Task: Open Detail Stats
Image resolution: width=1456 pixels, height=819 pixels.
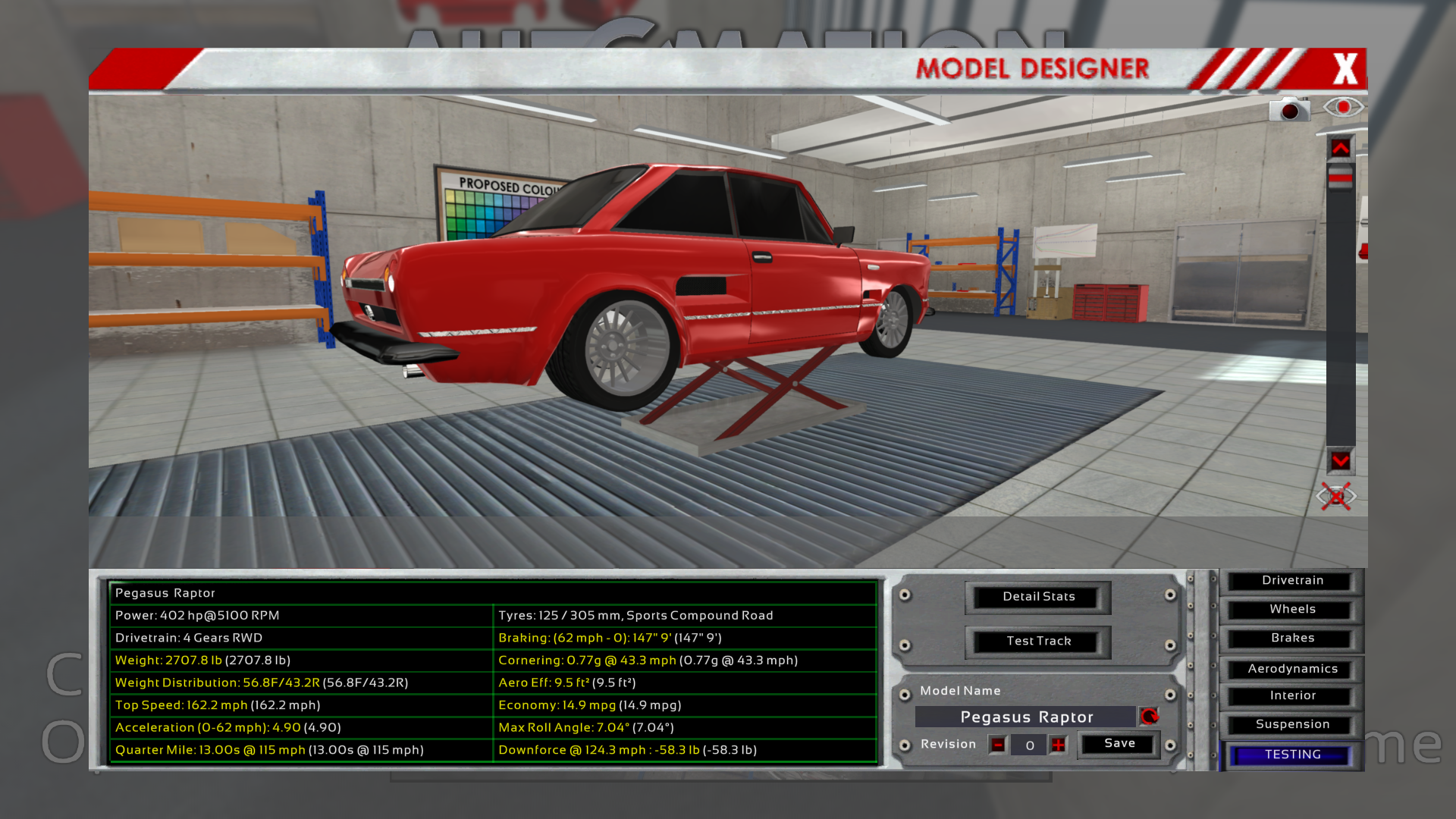Action: point(1038,597)
